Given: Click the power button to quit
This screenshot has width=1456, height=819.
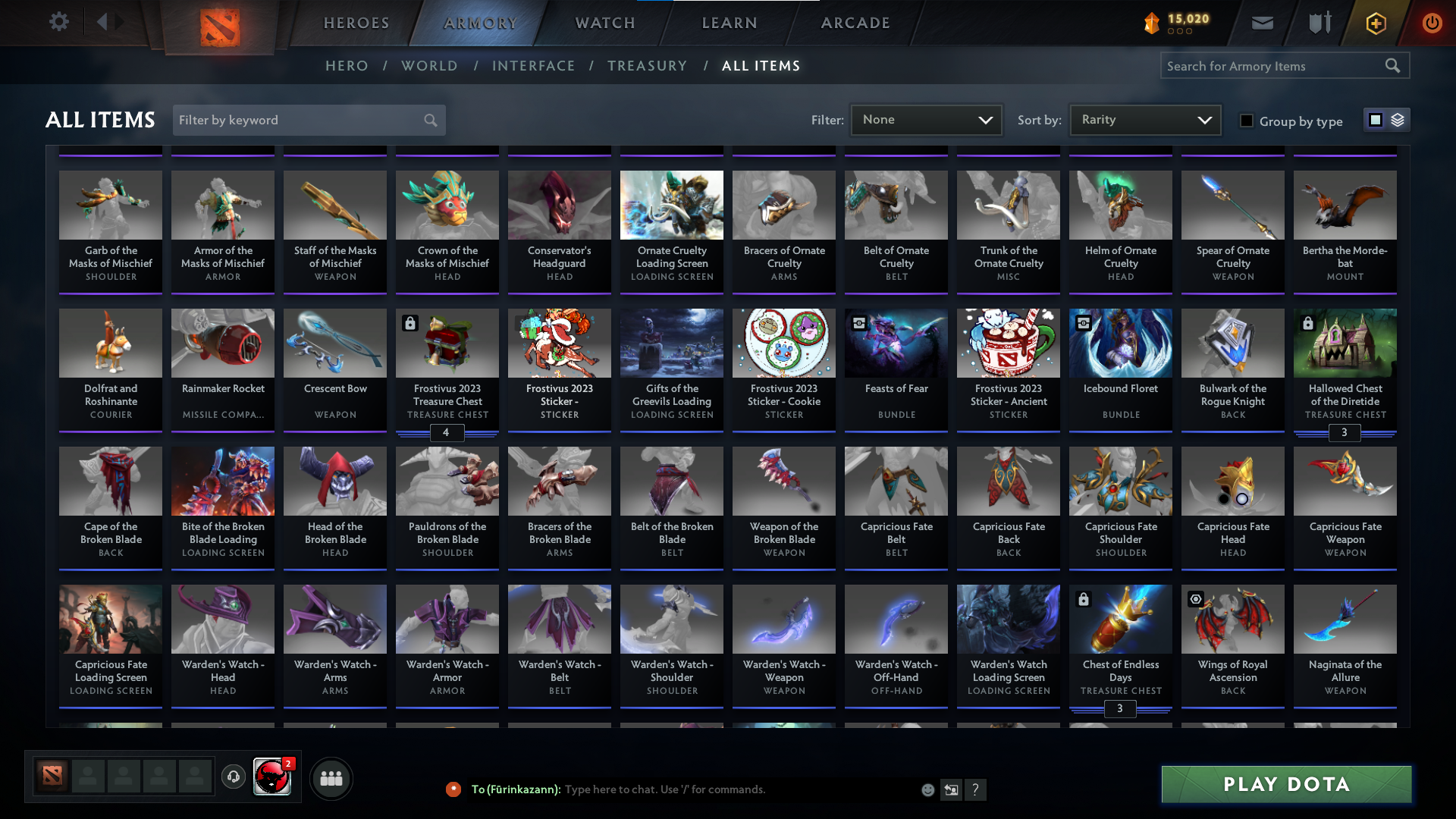Looking at the screenshot, I should 1432,23.
